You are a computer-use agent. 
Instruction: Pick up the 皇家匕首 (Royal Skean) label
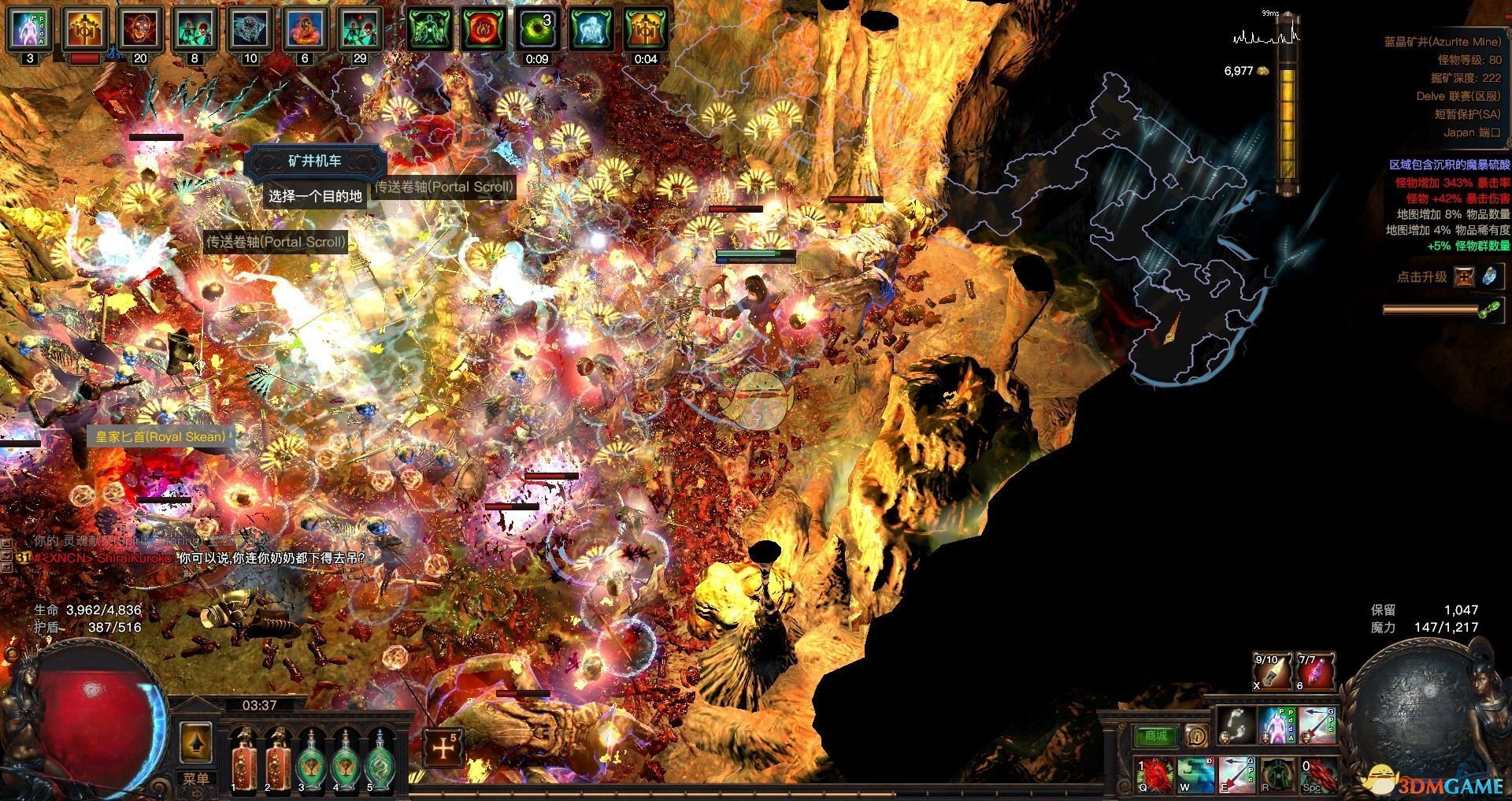(161, 436)
